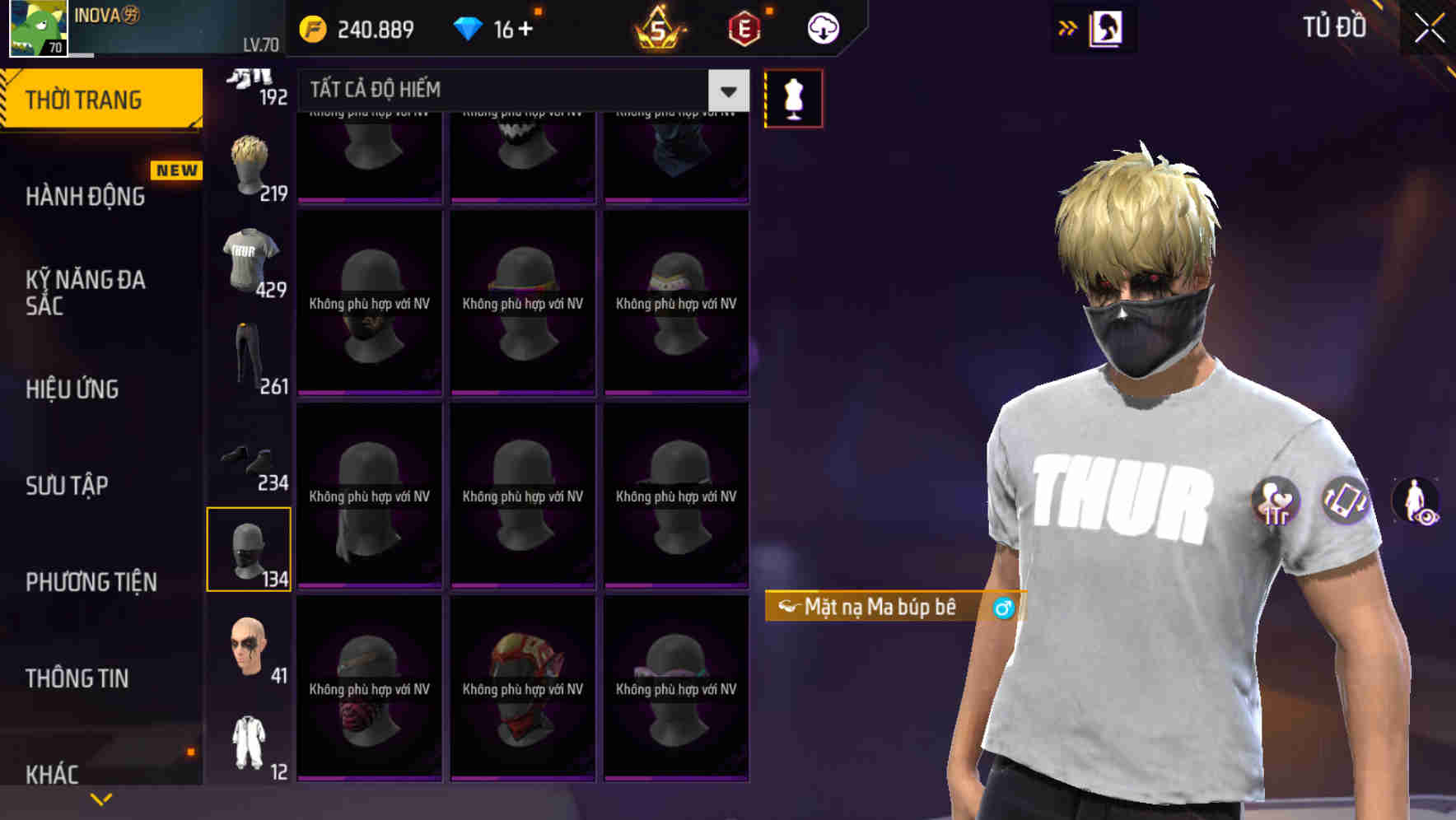Toggle the male gender symbol on item label
Viewport: 1456px width, 820px height.
coord(1003,609)
